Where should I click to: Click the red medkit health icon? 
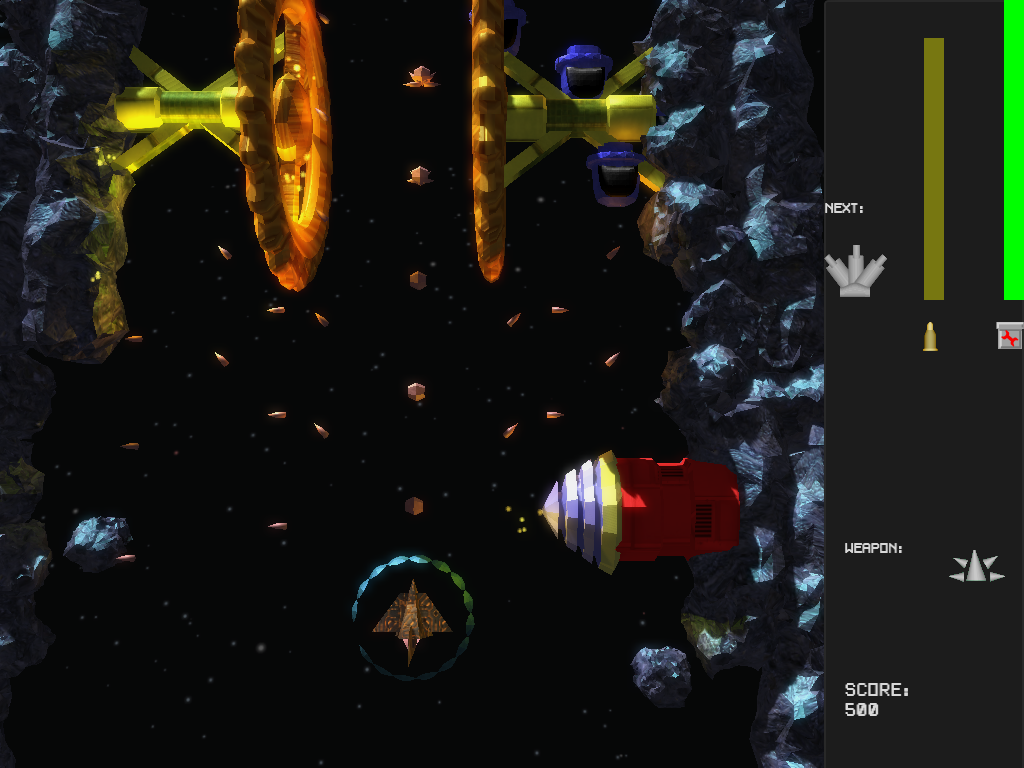(1010, 336)
